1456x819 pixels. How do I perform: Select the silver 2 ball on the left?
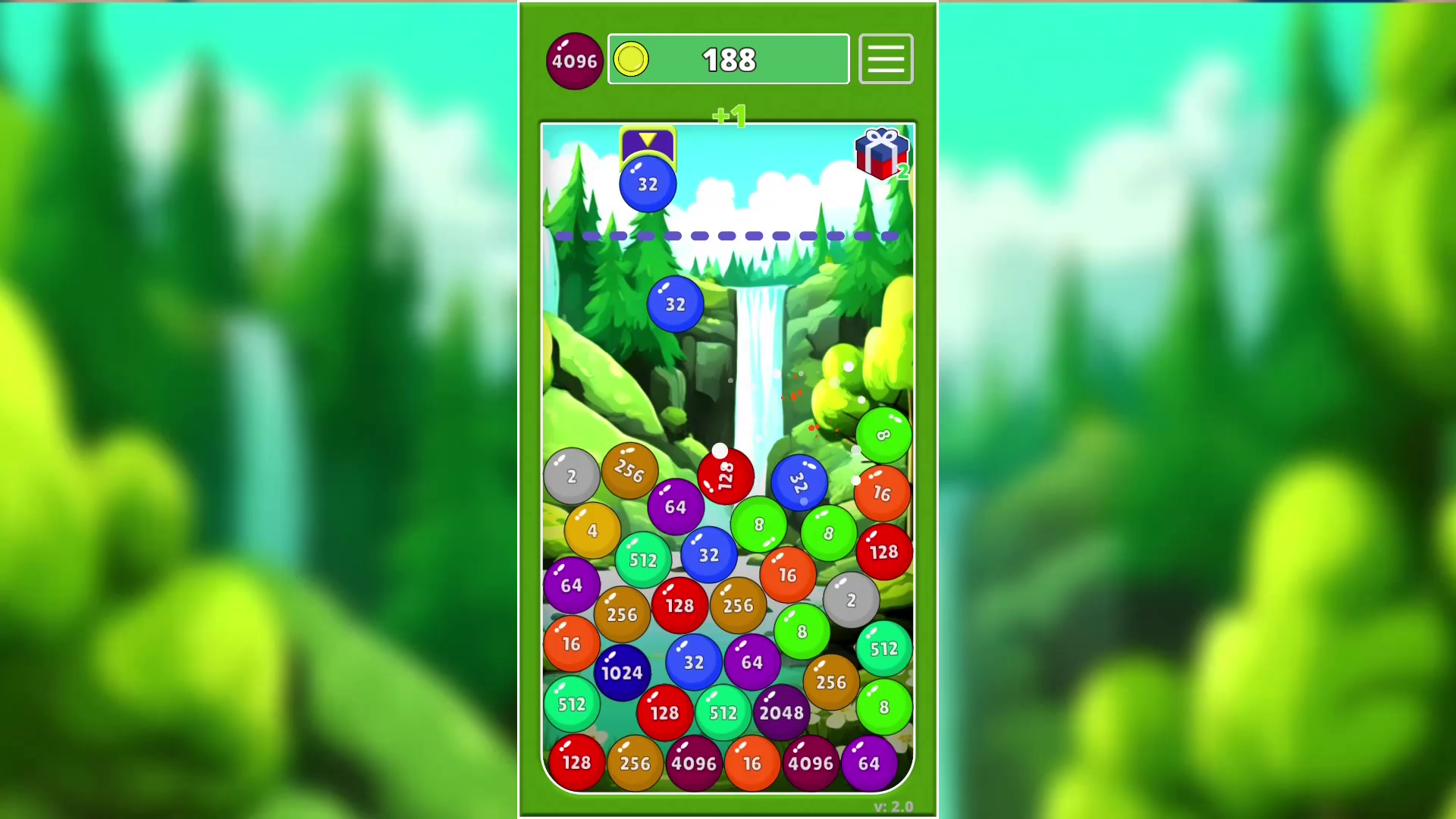[x=571, y=475]
